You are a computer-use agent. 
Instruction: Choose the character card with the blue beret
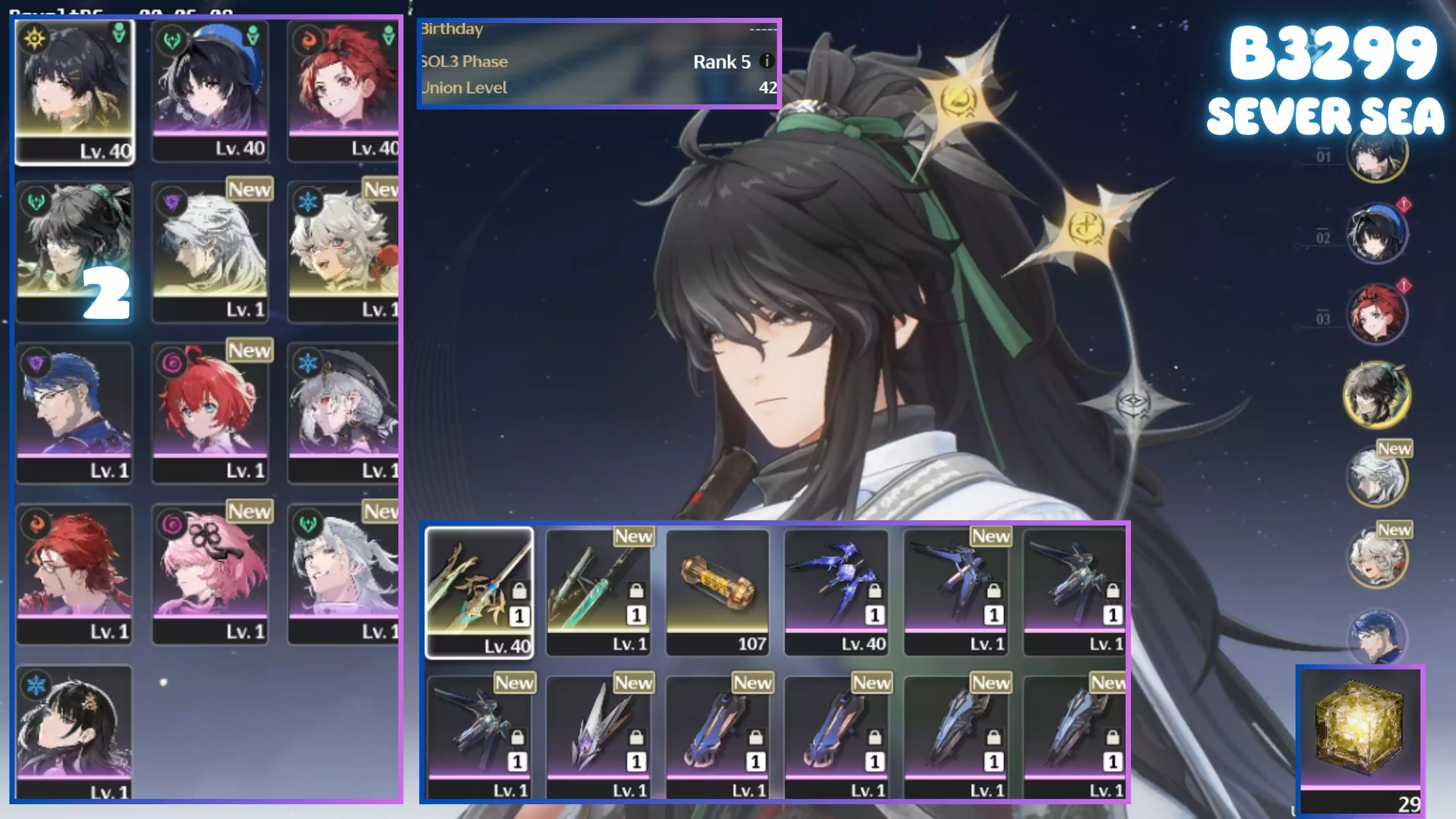click(x=210, y=91)
